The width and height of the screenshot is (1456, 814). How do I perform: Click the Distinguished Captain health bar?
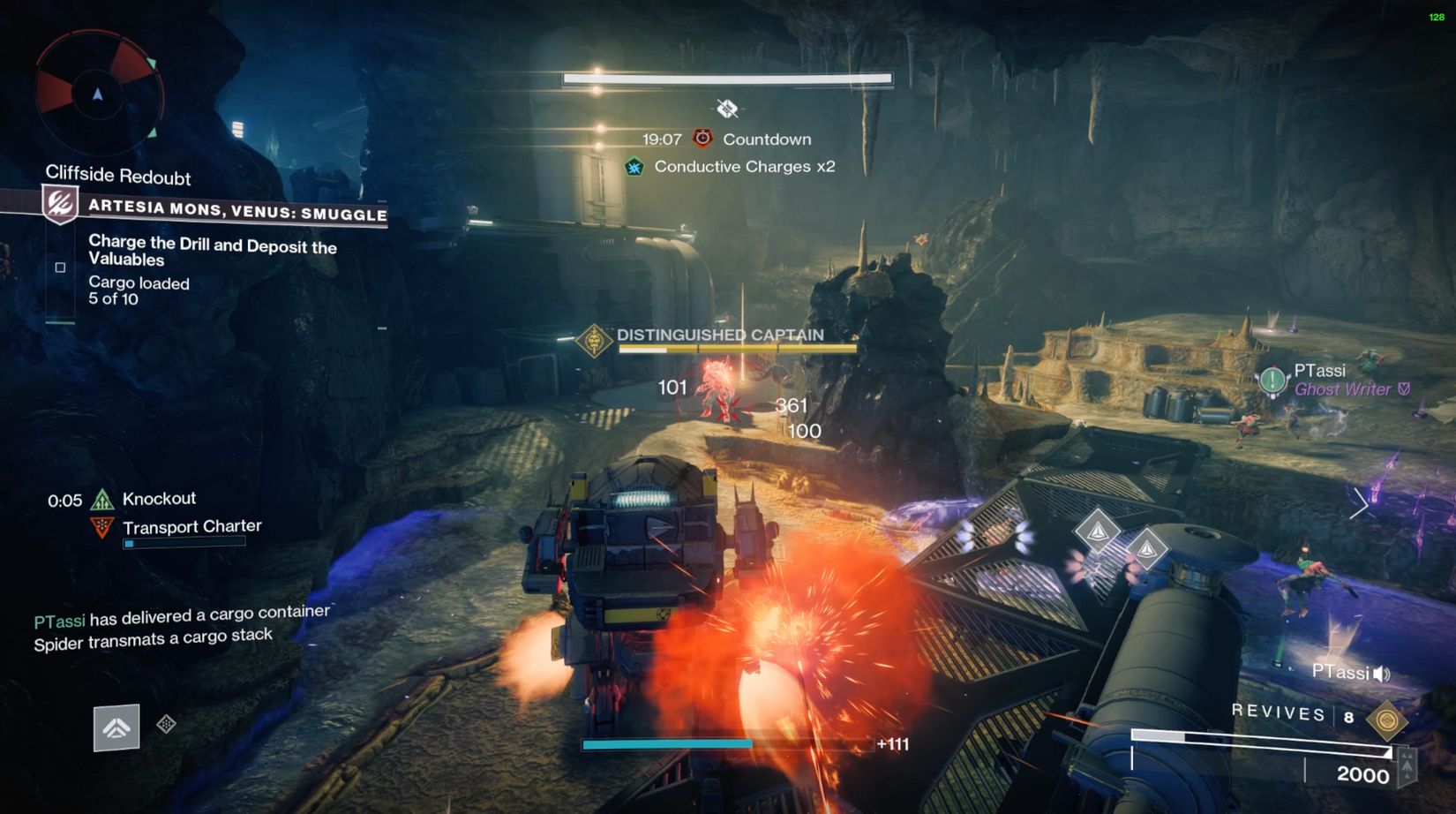[x=739, y=348]
